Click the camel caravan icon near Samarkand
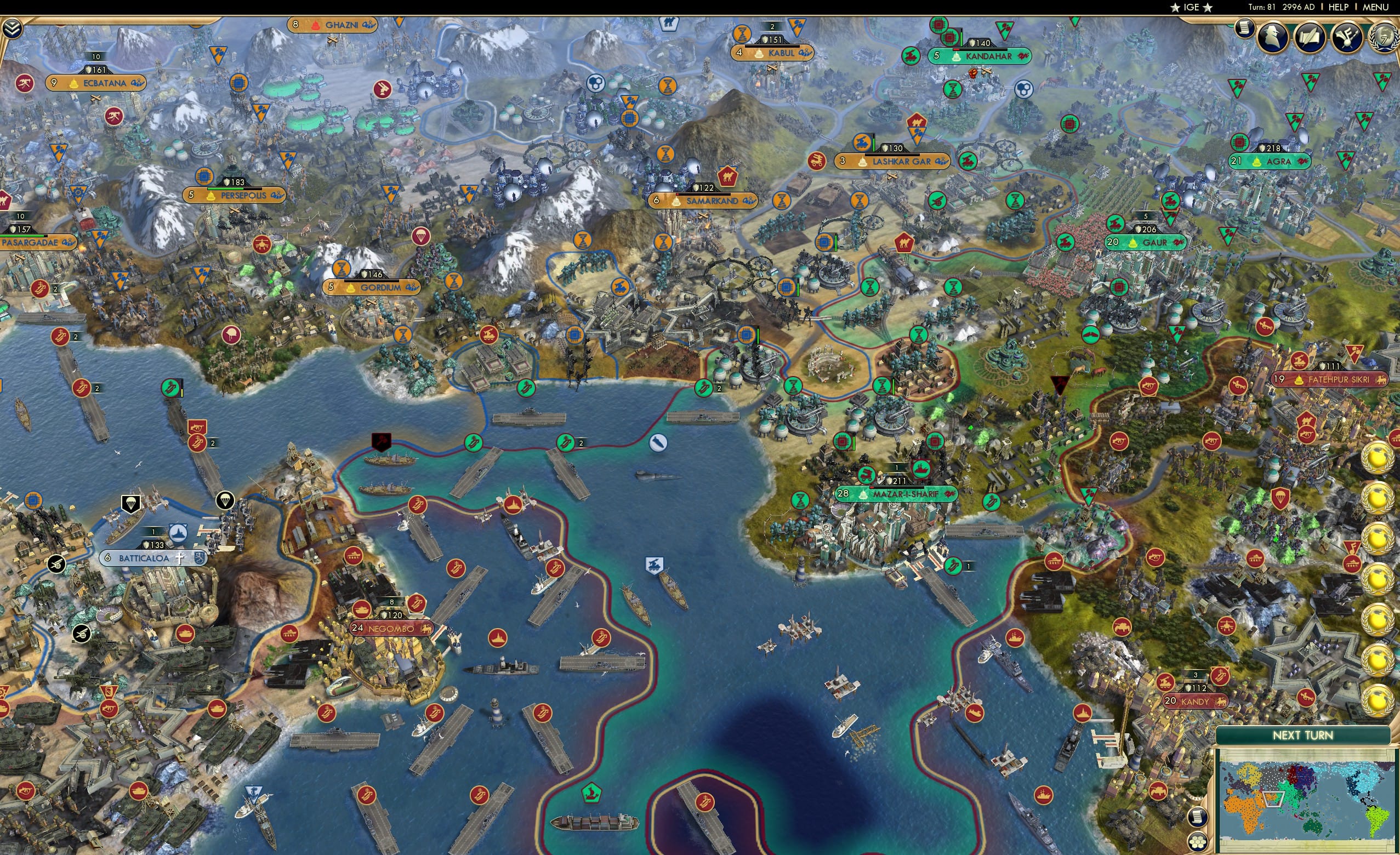This screenshot has height=855, width=1400. pos(728,177)
